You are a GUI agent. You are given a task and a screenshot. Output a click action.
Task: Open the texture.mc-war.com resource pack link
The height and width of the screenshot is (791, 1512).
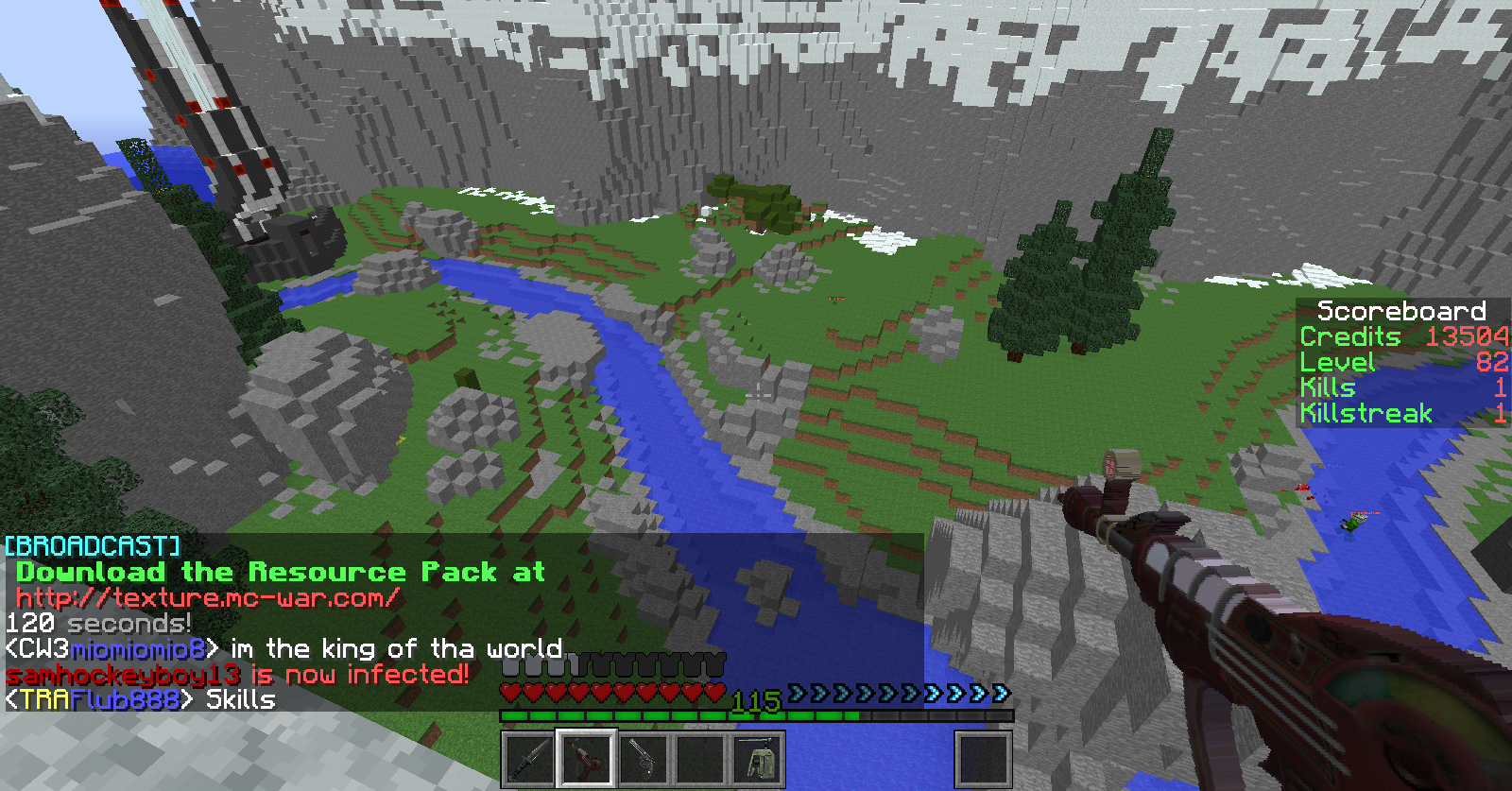(208, 598)
